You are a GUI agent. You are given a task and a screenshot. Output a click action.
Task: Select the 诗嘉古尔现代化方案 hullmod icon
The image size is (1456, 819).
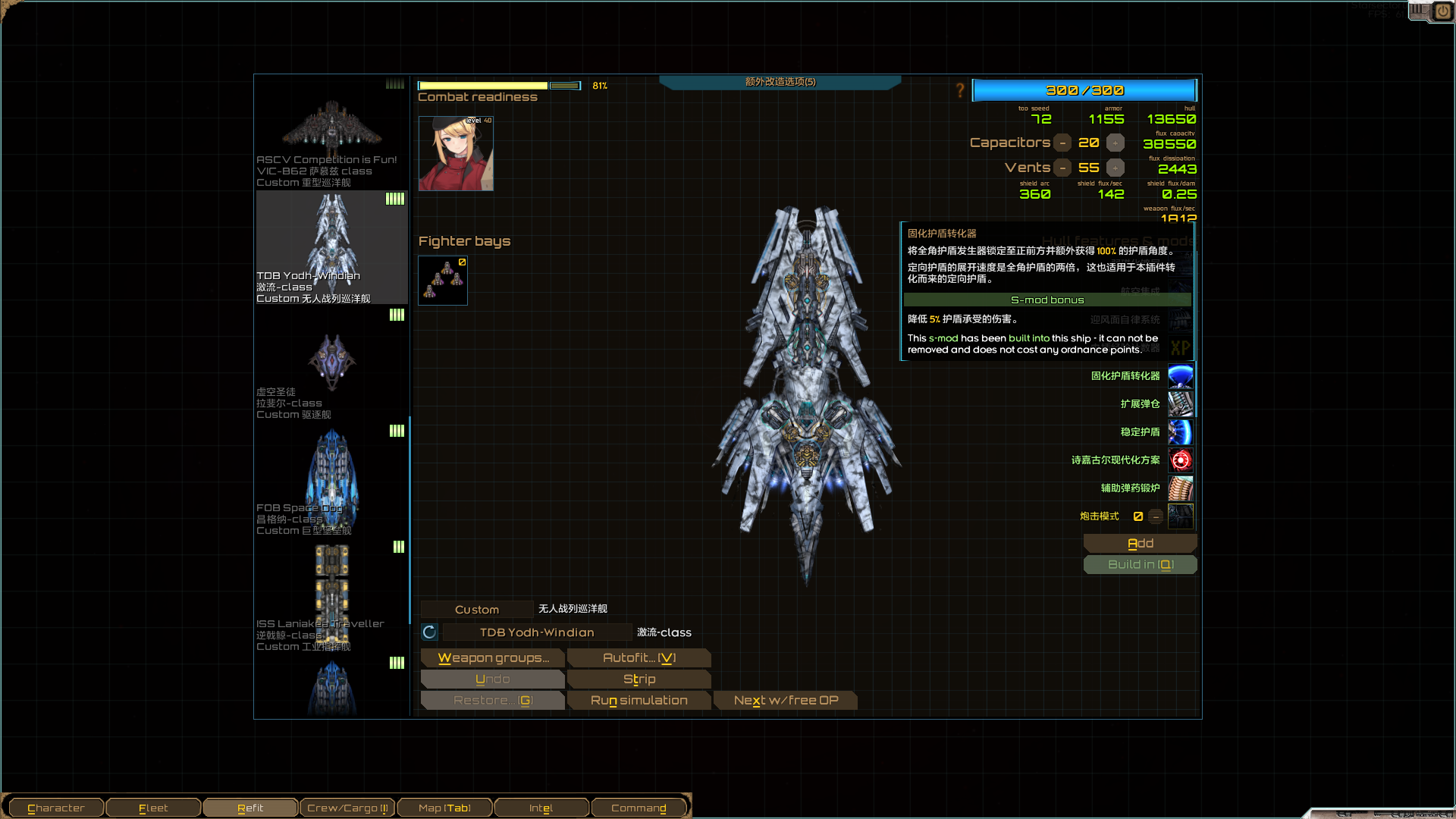coord(1181,460)
